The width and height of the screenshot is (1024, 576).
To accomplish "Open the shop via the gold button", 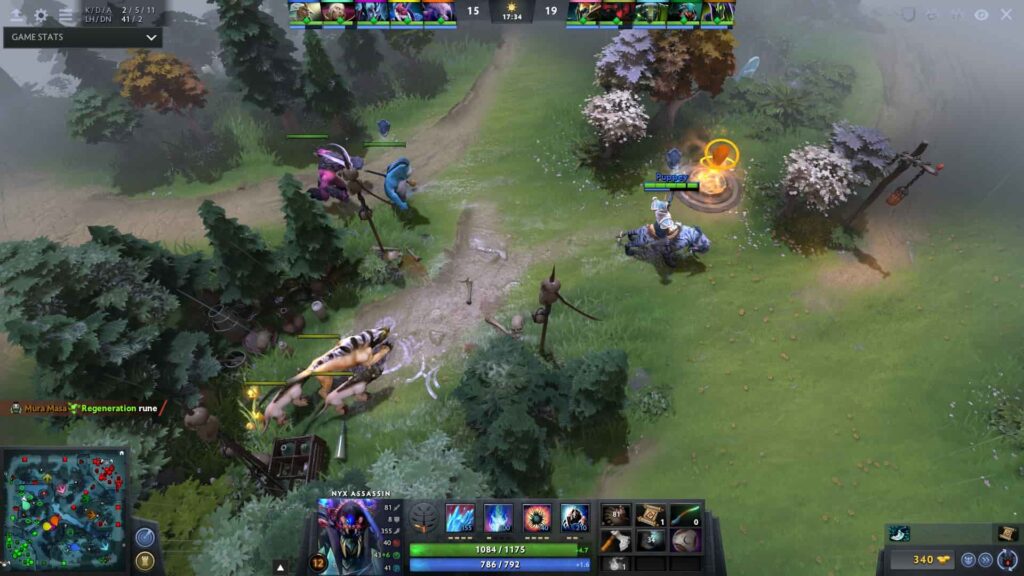I will (x=914, y=559).
